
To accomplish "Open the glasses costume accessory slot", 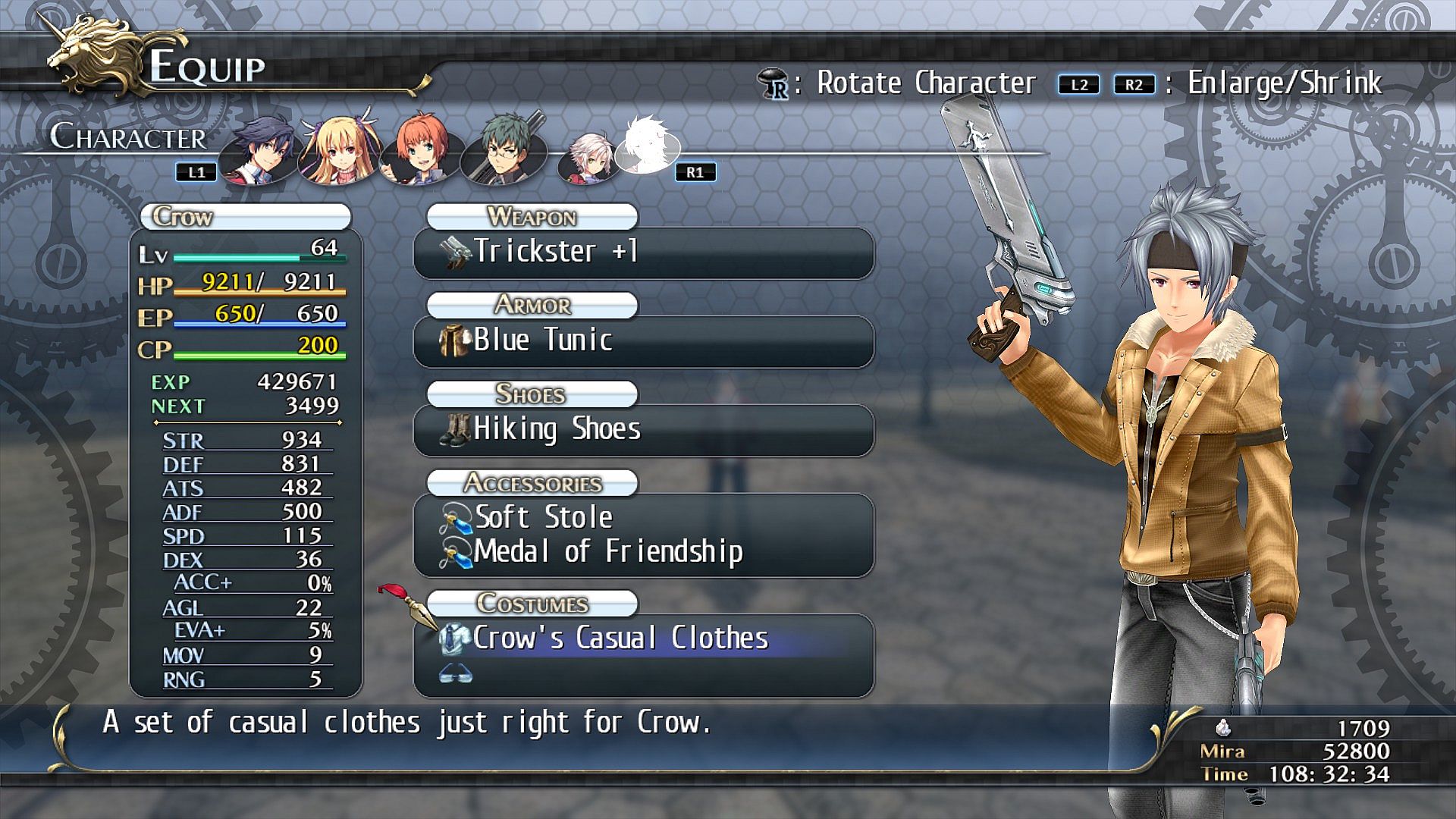I will pos(643,673).
